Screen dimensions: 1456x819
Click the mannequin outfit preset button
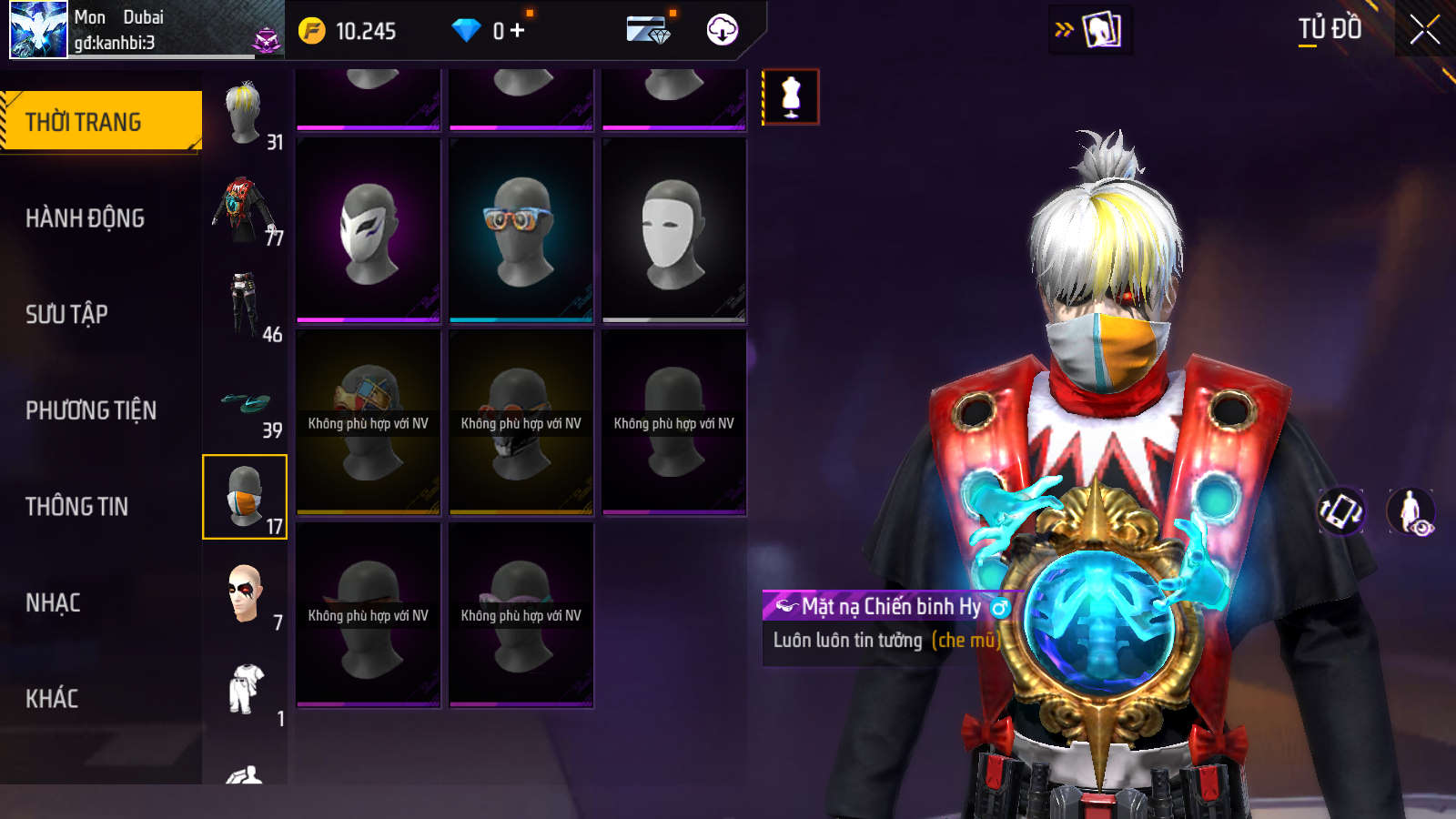(791, 96)
